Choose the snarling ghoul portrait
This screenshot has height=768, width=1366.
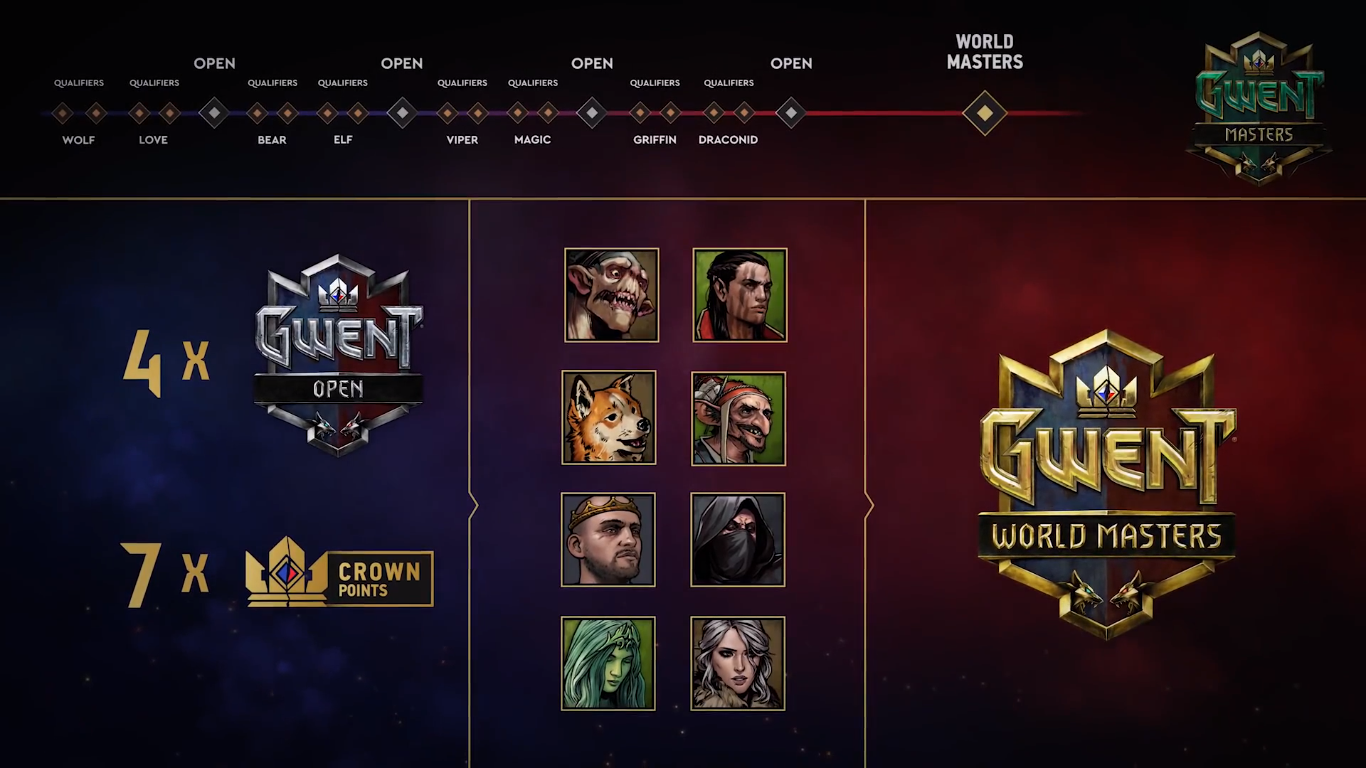[x=611, y=295]
